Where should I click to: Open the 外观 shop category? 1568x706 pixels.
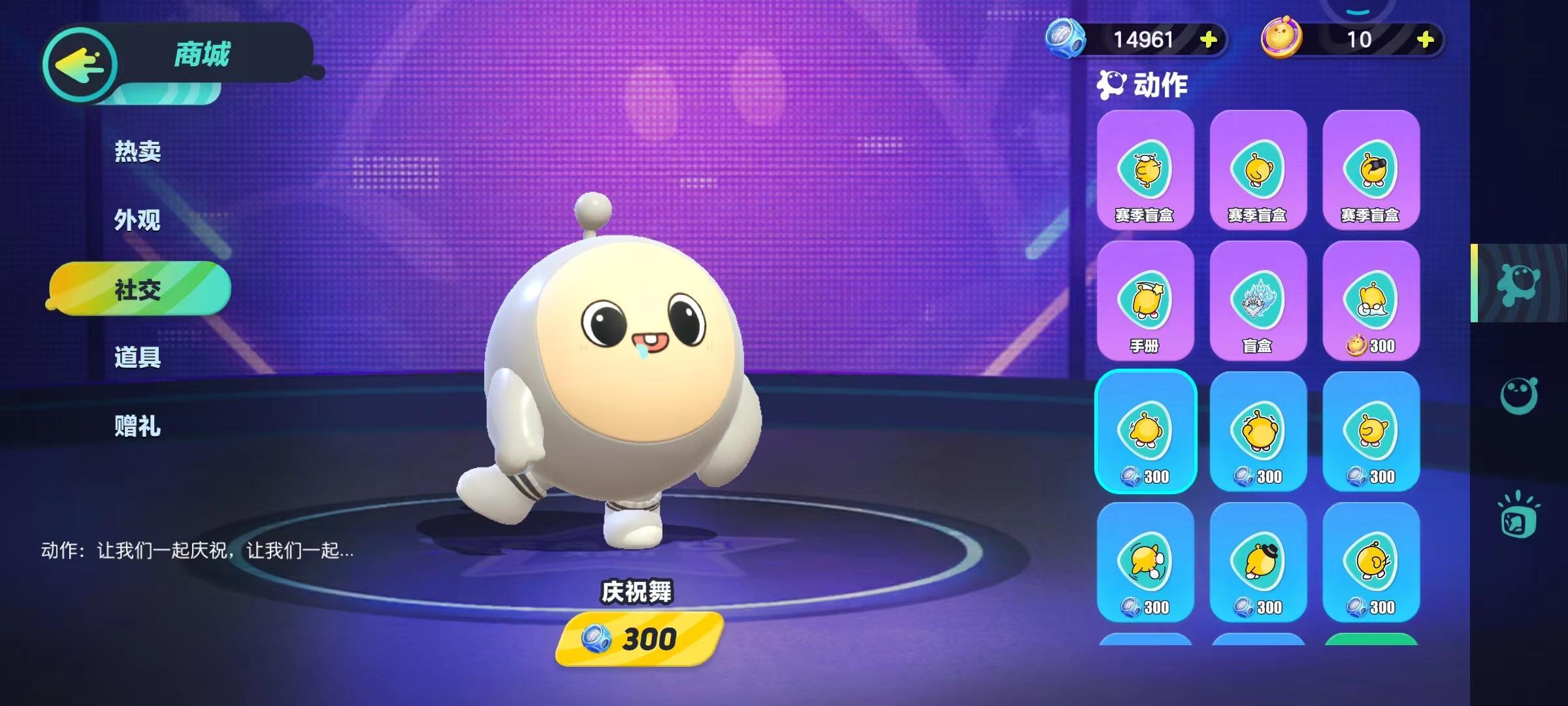137,220
